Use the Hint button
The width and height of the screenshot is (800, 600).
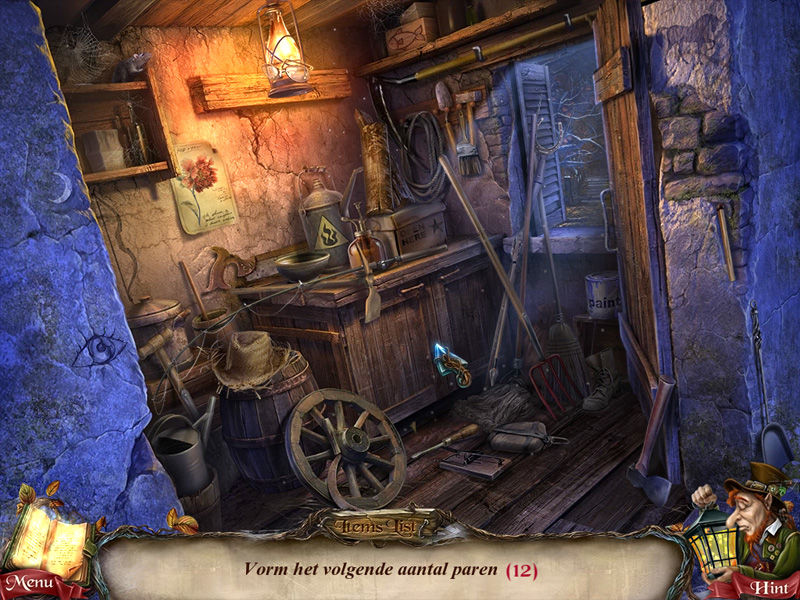(x=767, y=586)
